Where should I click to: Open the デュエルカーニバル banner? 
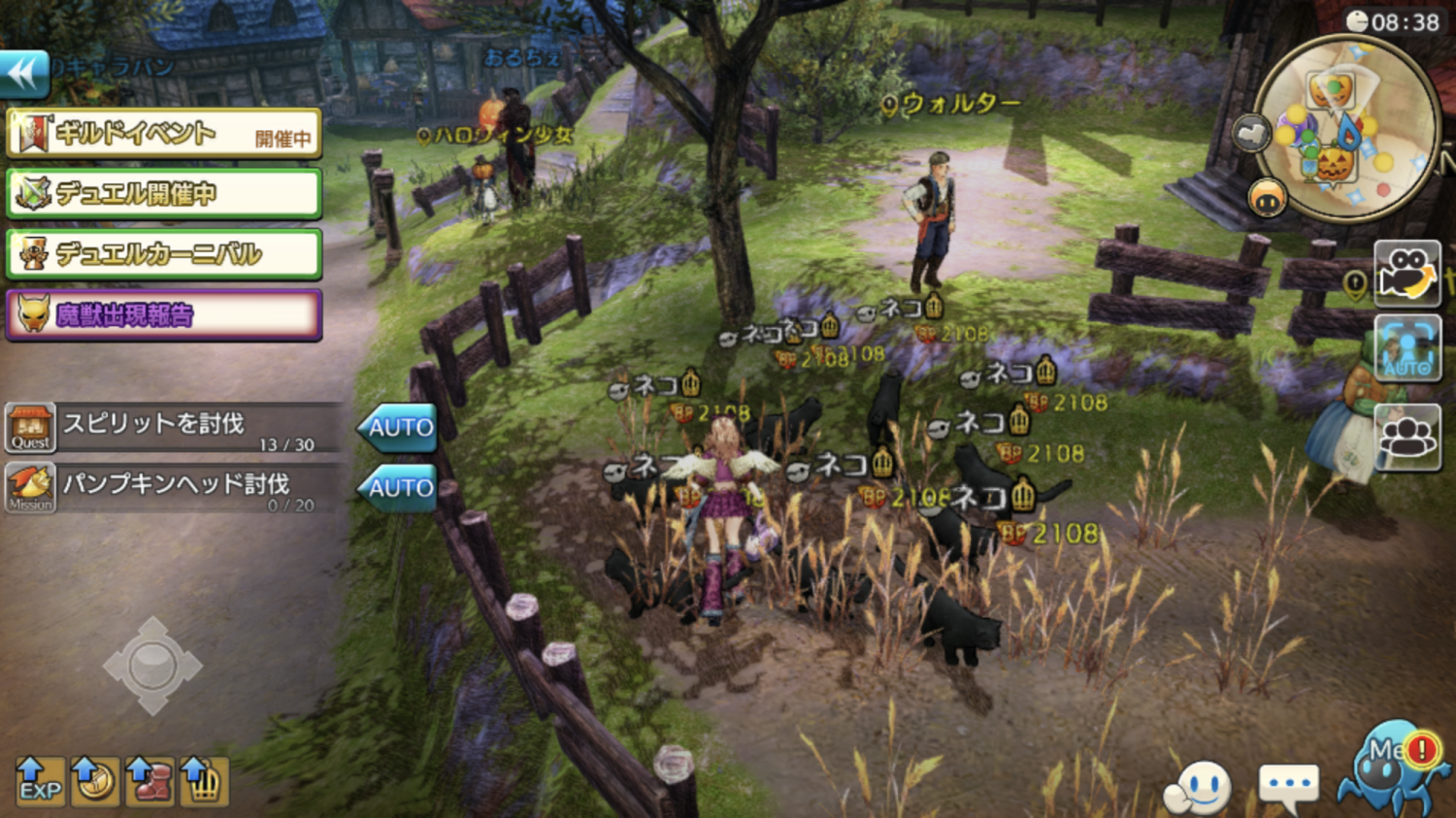(x=163, y=254)
